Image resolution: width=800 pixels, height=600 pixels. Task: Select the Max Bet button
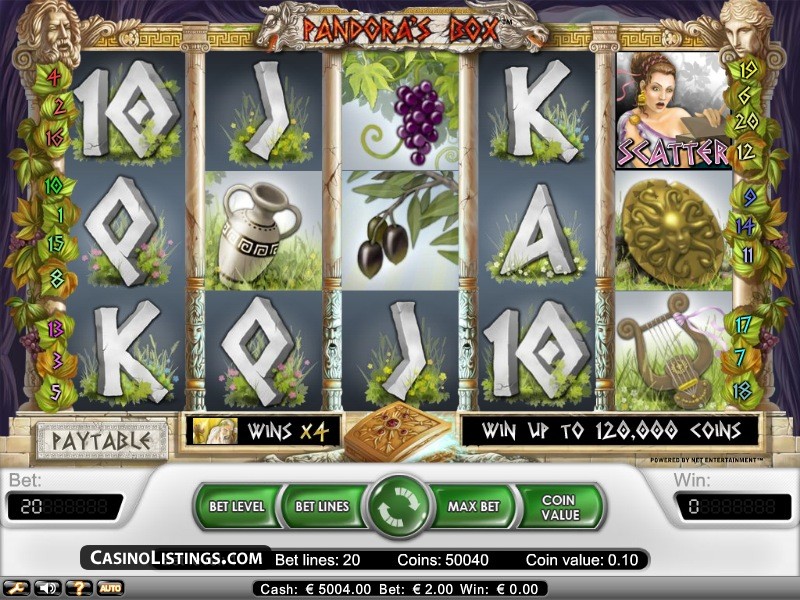473,506
